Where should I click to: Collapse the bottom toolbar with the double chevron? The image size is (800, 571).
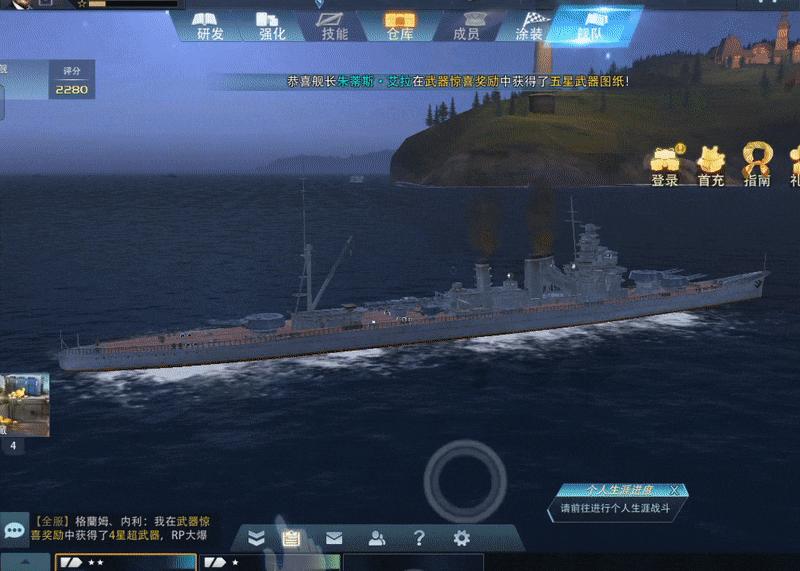[257, 538]
